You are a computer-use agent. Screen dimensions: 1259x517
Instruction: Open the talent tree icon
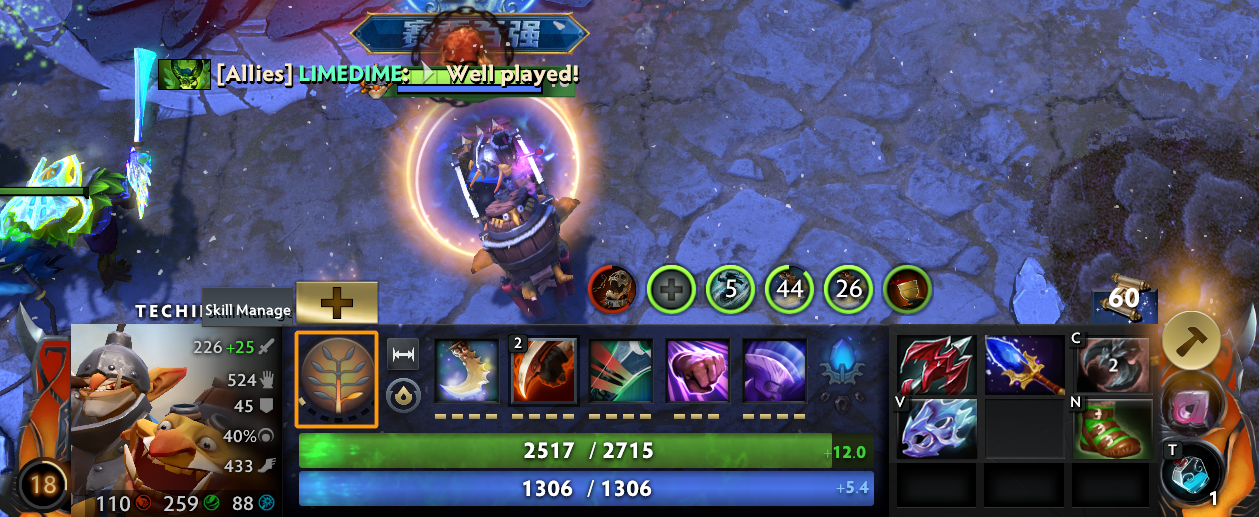[336, 380]
